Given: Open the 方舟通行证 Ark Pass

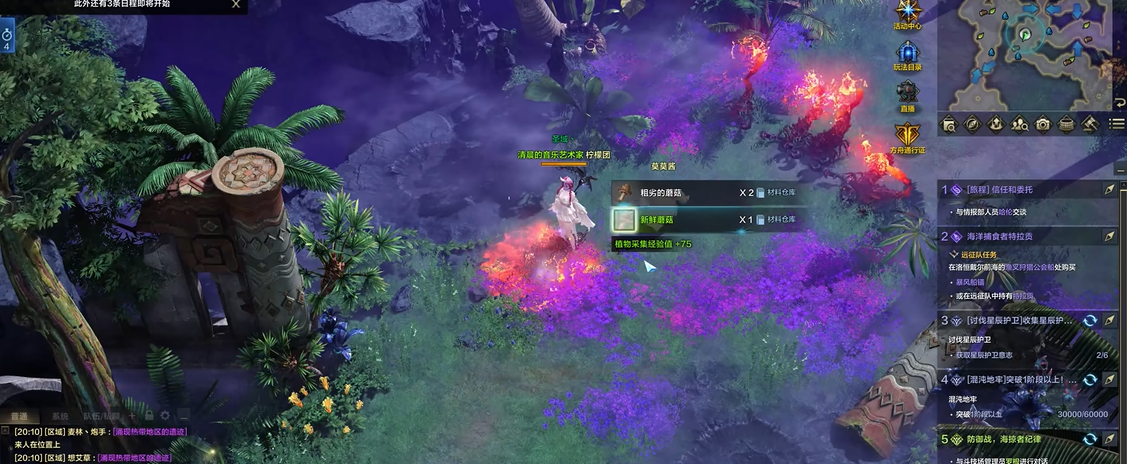Looking at the screenshot, I should (908, 135).
